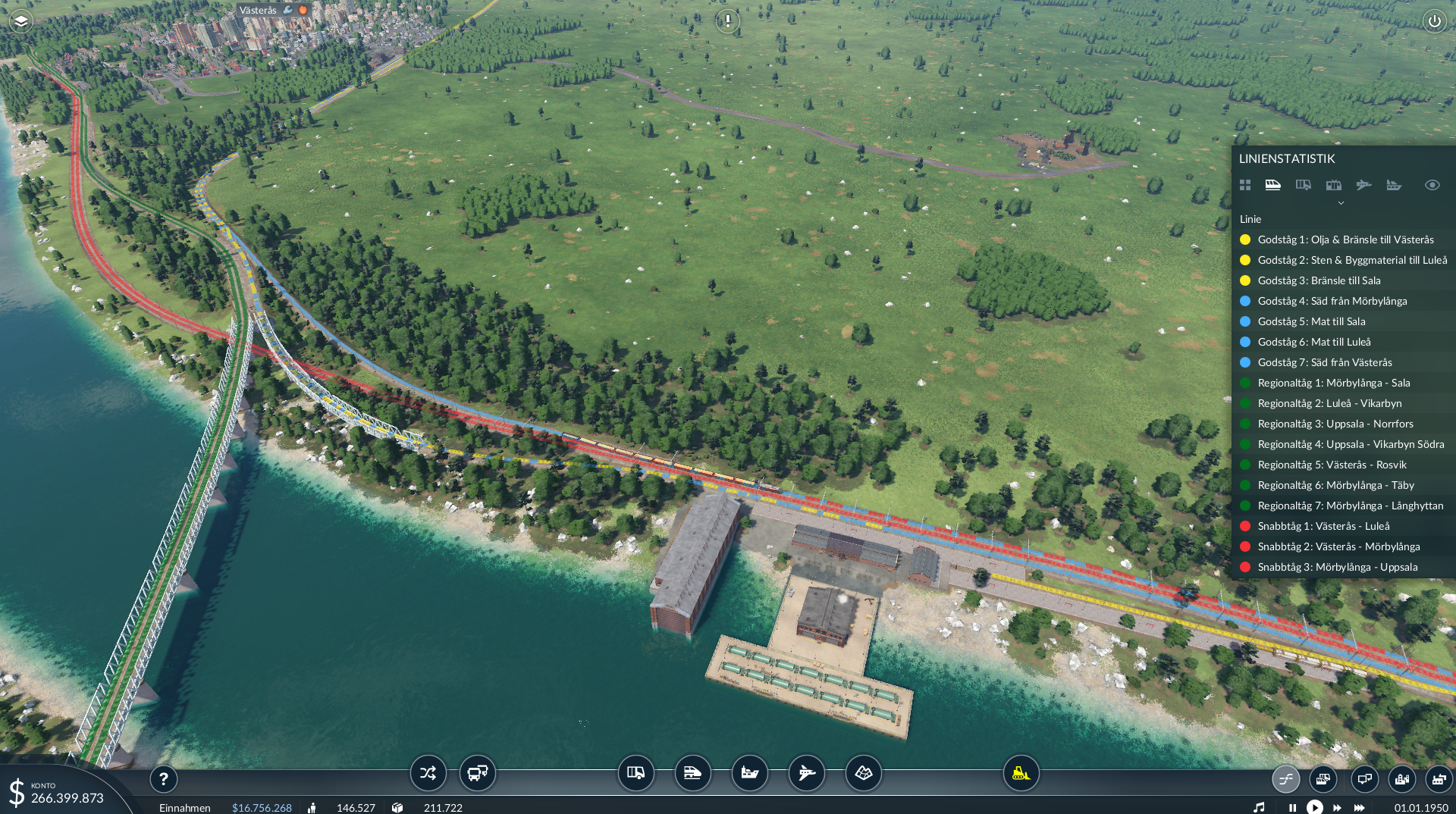Open the warning notification at top

pyautogui.click(x=727, y=20)
